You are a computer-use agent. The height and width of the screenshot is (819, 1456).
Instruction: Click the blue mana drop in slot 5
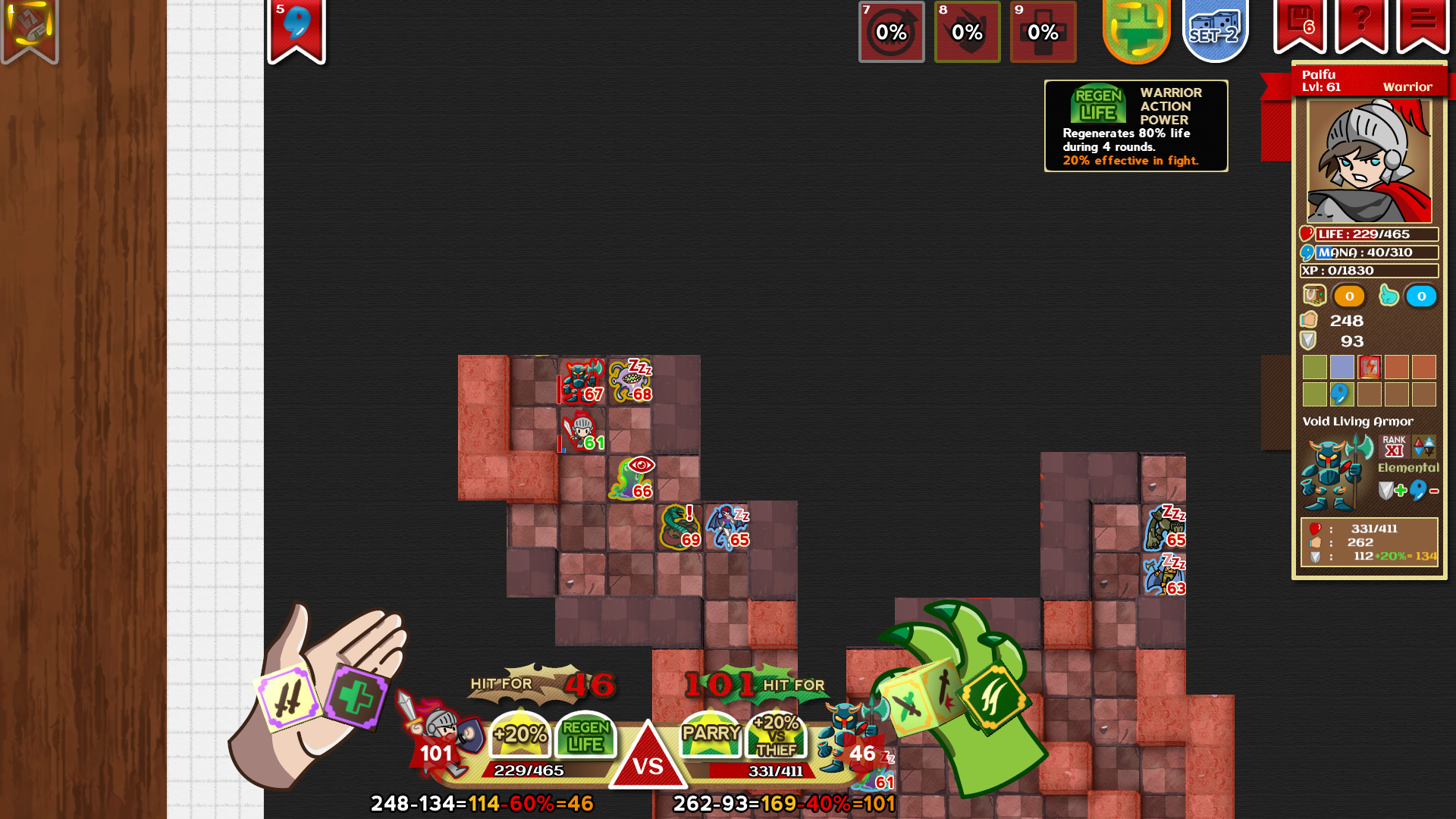pos(297,23)
